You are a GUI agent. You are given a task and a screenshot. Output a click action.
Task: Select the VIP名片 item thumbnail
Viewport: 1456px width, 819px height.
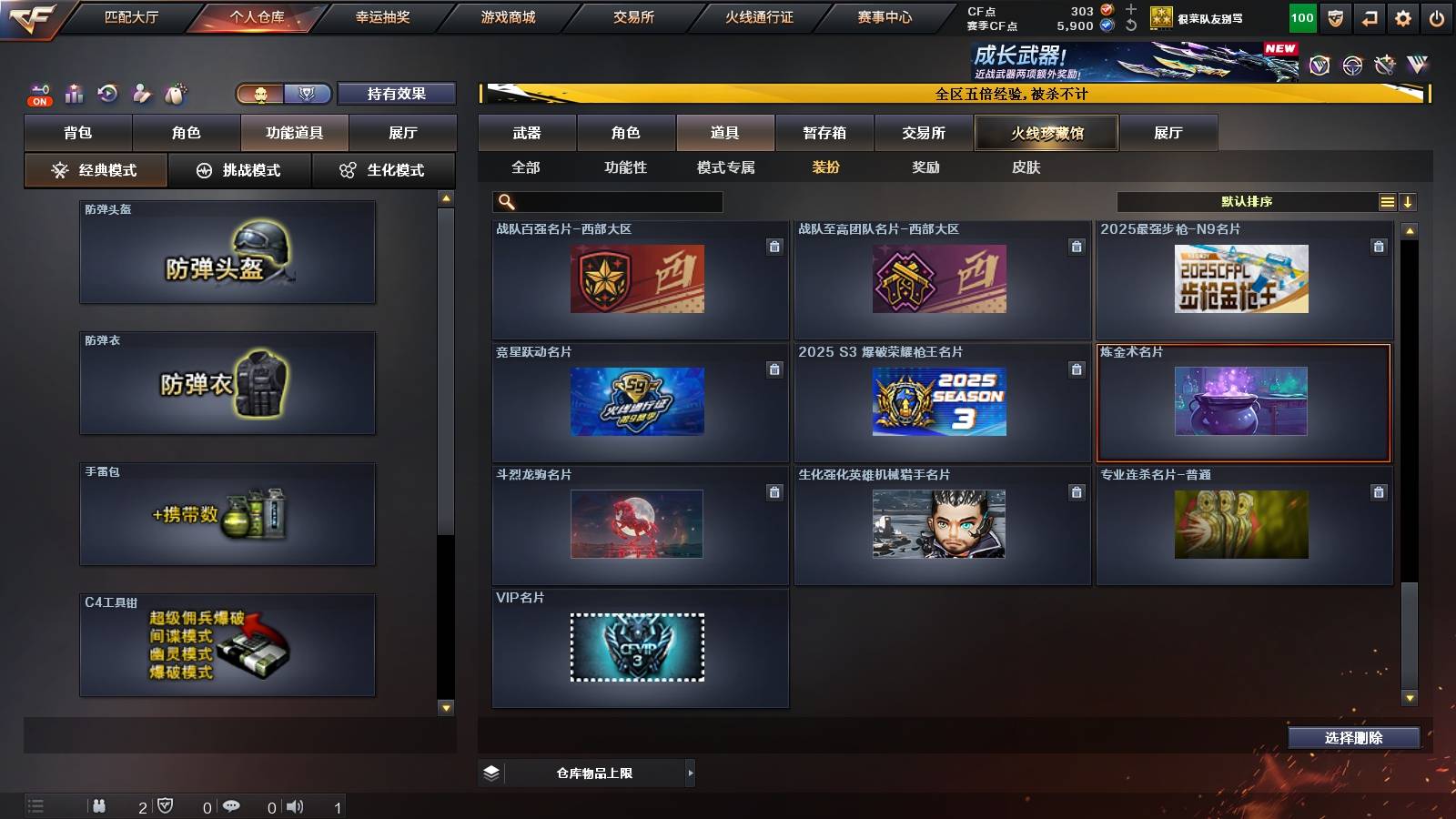coord(637,648)
